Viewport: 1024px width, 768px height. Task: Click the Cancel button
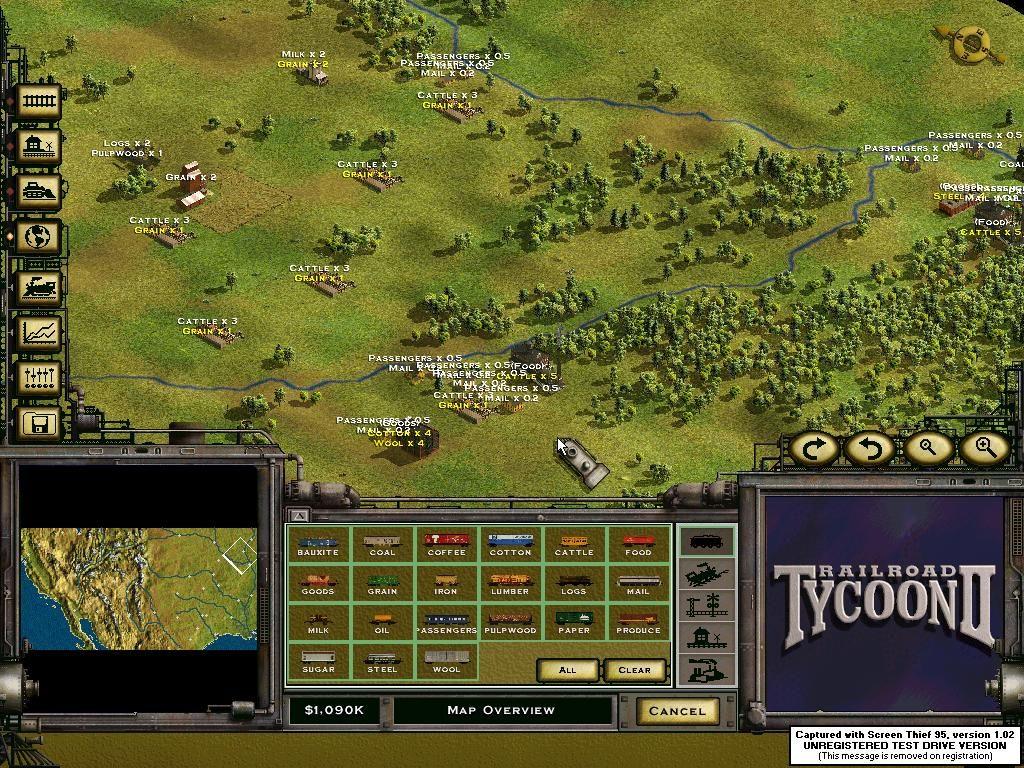pyautogui.click(x=677, y=711)
